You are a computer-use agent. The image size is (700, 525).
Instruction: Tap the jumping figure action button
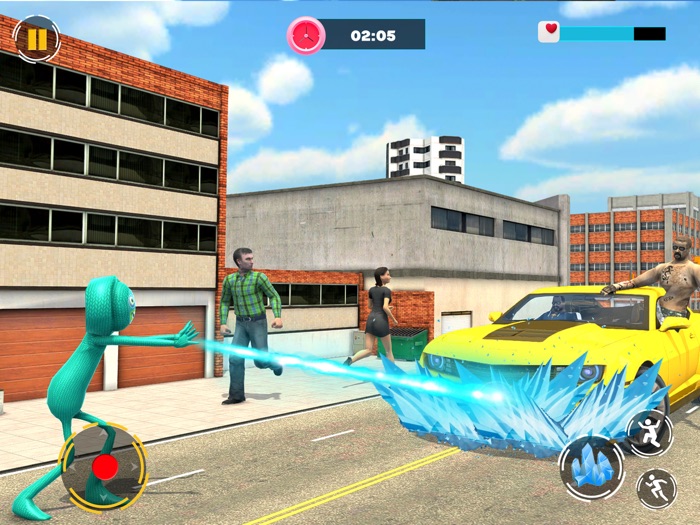point(649,431)
